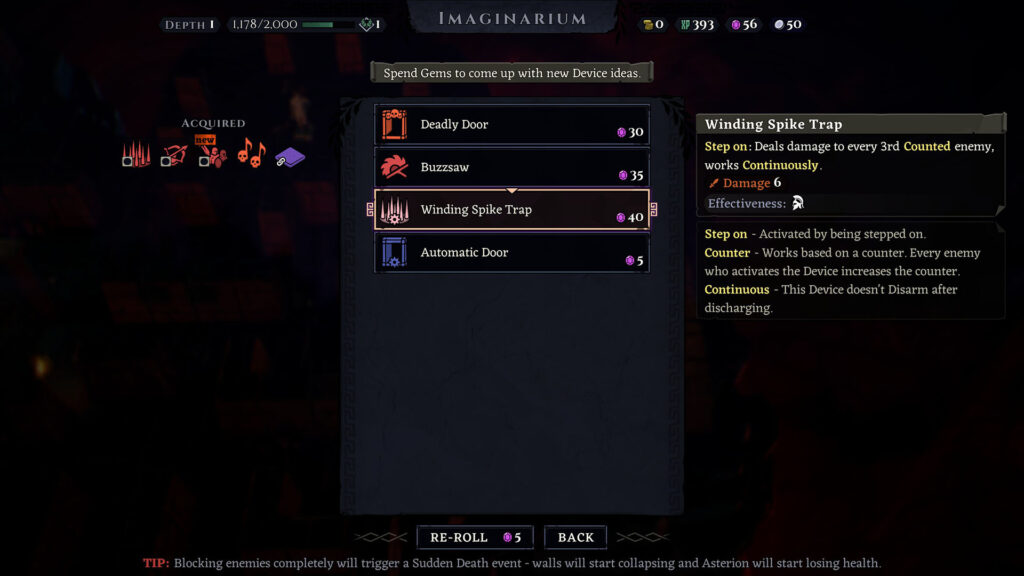Select the skull music notes icon

[x=250, y=154]
